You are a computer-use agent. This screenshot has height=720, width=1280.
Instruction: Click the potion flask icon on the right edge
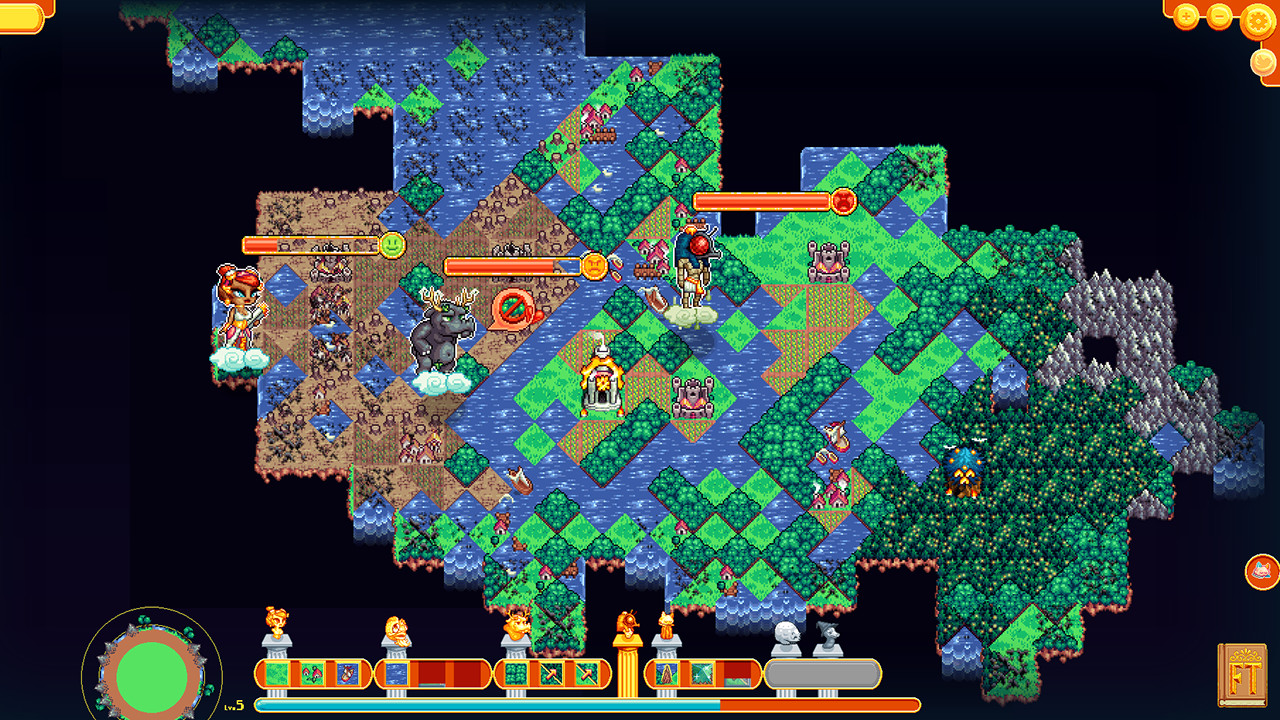point(1260,571)
